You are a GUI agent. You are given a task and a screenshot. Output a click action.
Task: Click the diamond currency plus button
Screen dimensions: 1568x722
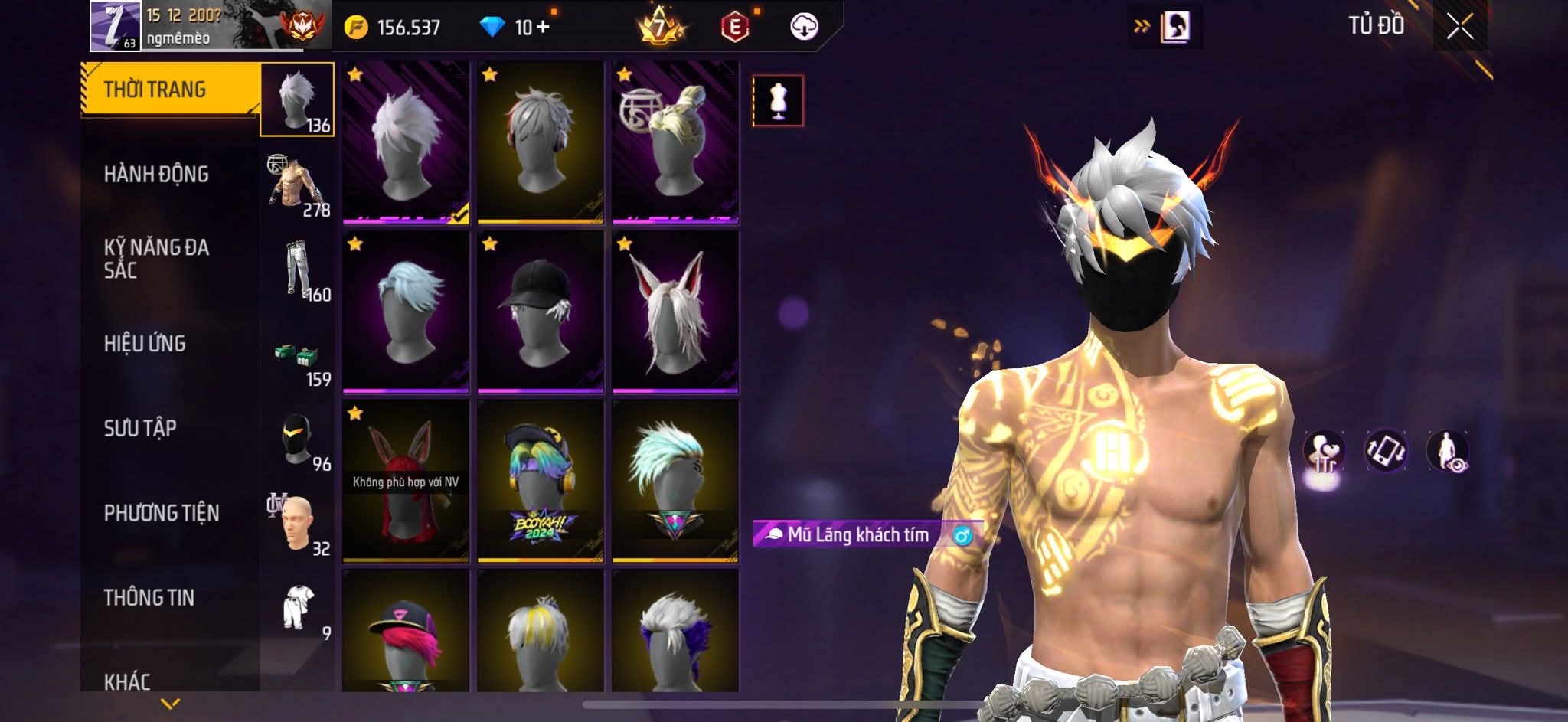[x=544, y=28]
